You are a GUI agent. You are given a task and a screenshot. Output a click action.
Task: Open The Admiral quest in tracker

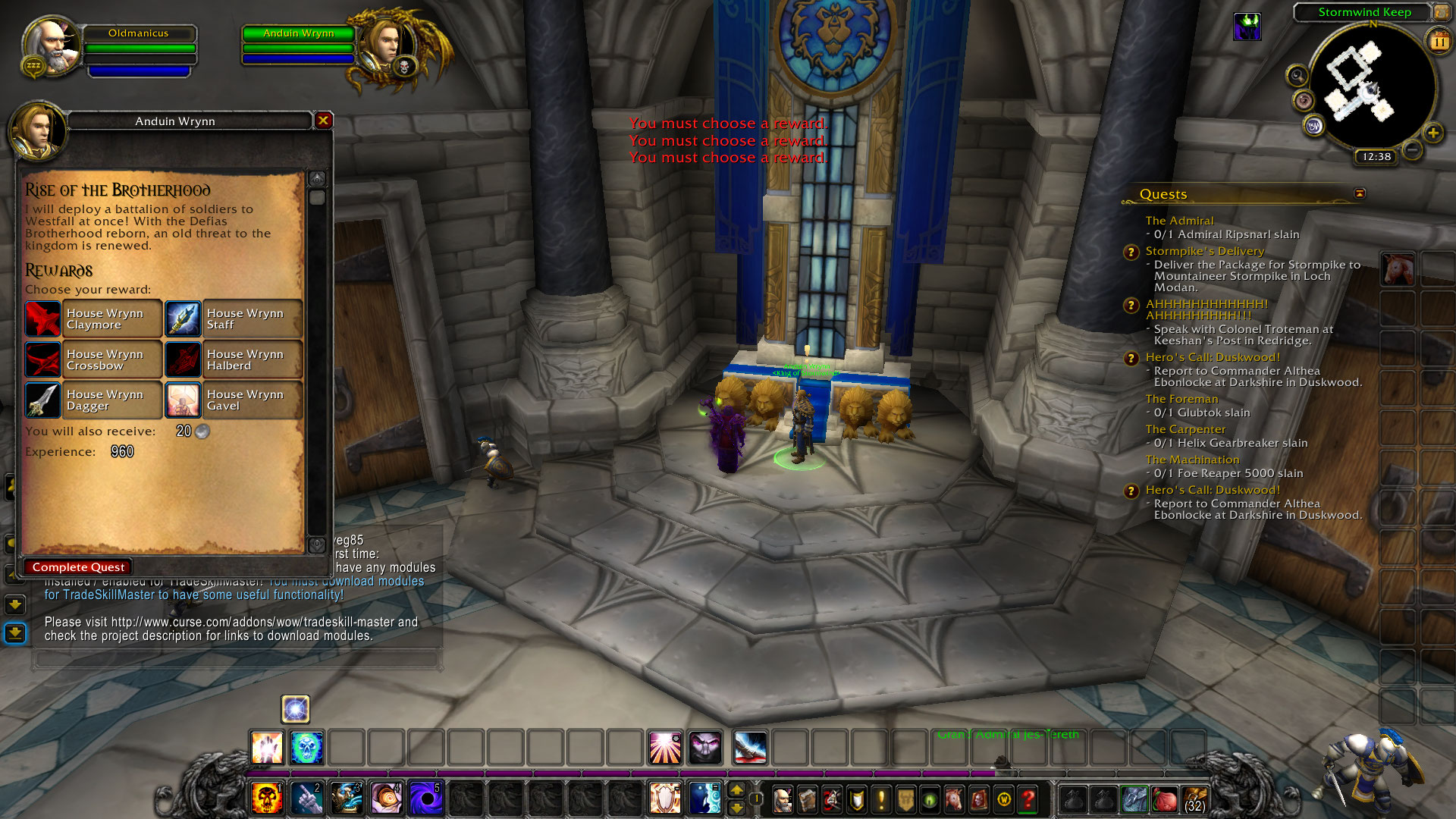click(1179, 221)
